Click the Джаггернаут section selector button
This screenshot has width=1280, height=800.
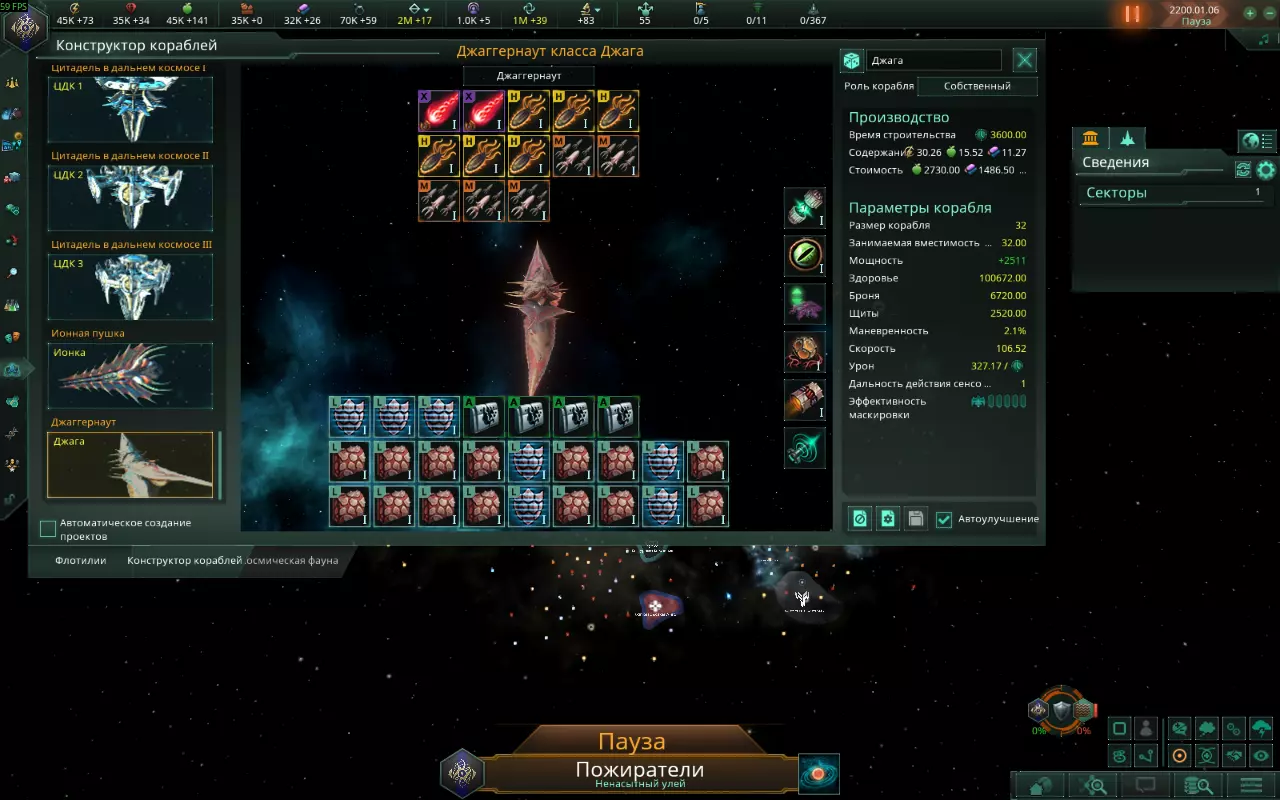528,76
